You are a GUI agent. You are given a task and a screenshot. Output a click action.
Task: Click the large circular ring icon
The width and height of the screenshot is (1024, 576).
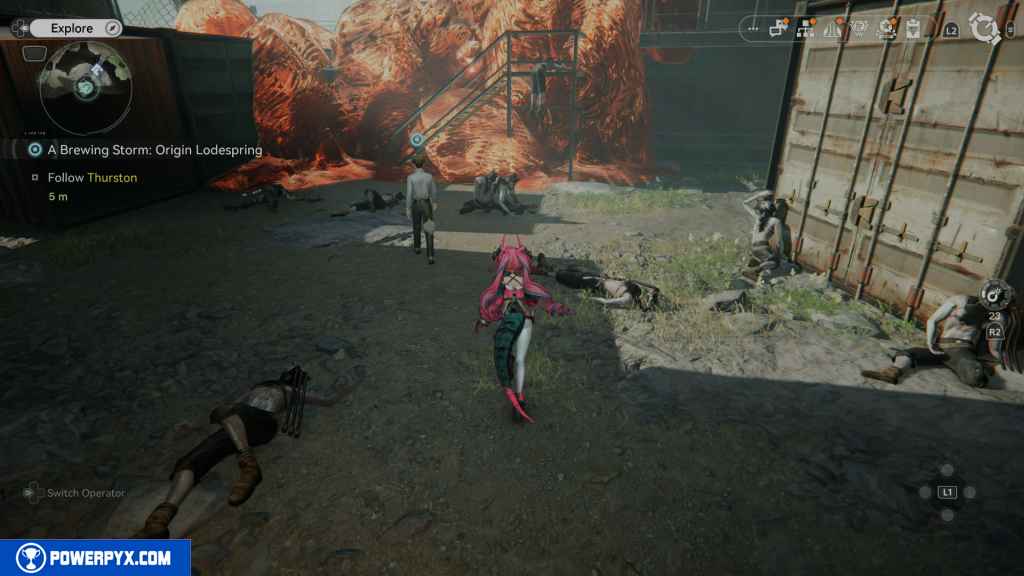[984, 29]
